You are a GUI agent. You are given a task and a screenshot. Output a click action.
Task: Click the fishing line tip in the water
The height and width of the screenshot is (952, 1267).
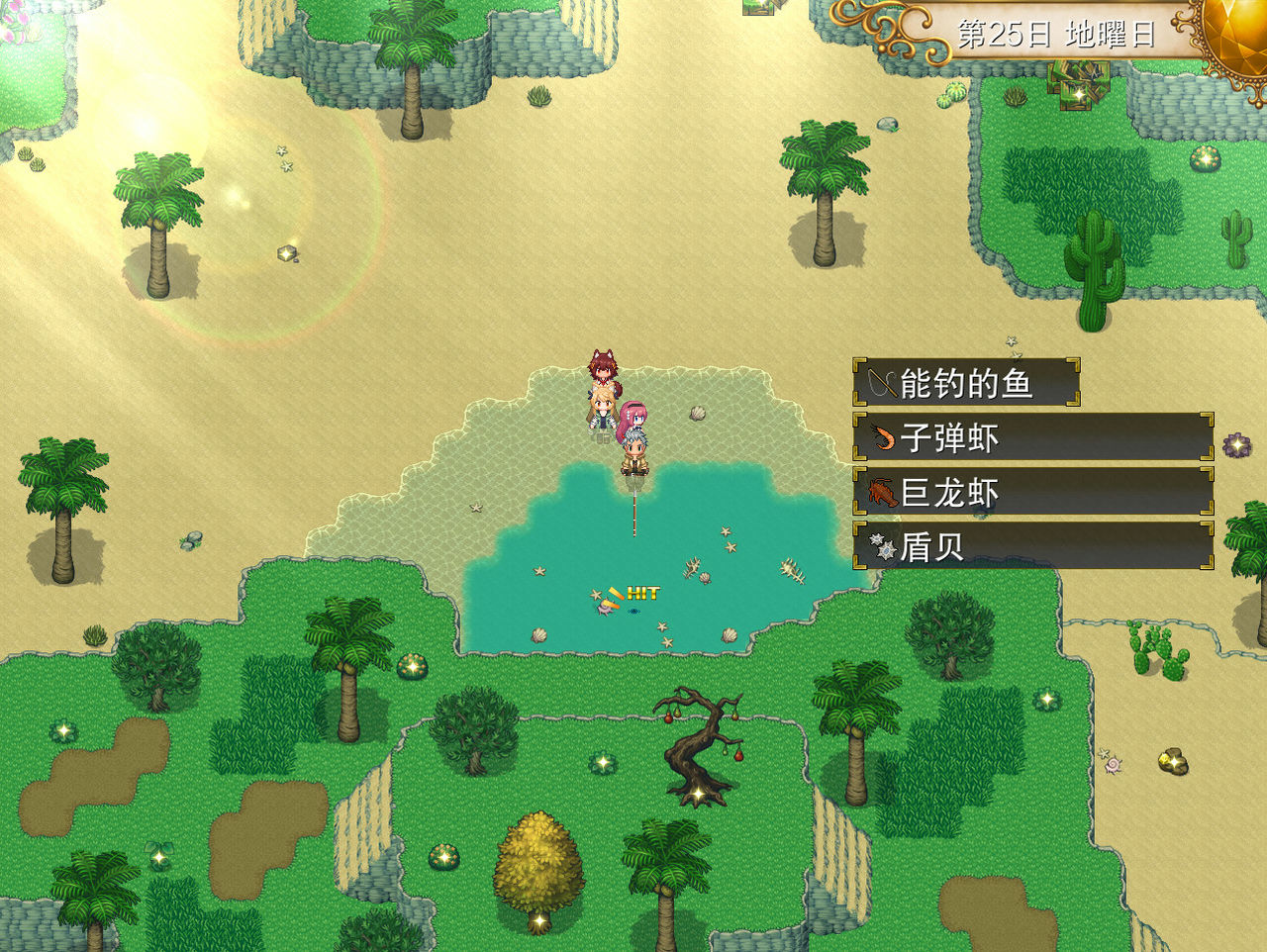pyautogui.click(x=634, y=534)
